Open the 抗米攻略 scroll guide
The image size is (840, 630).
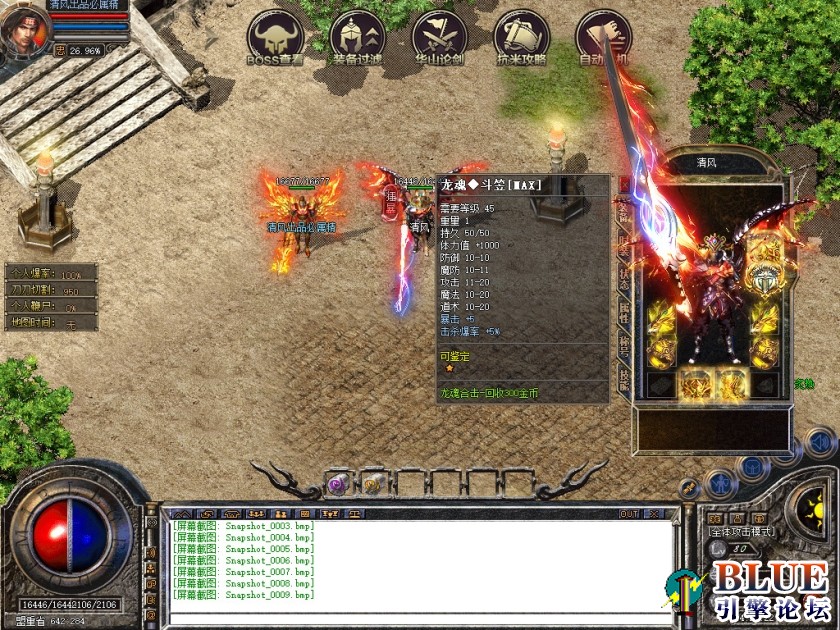521,37
